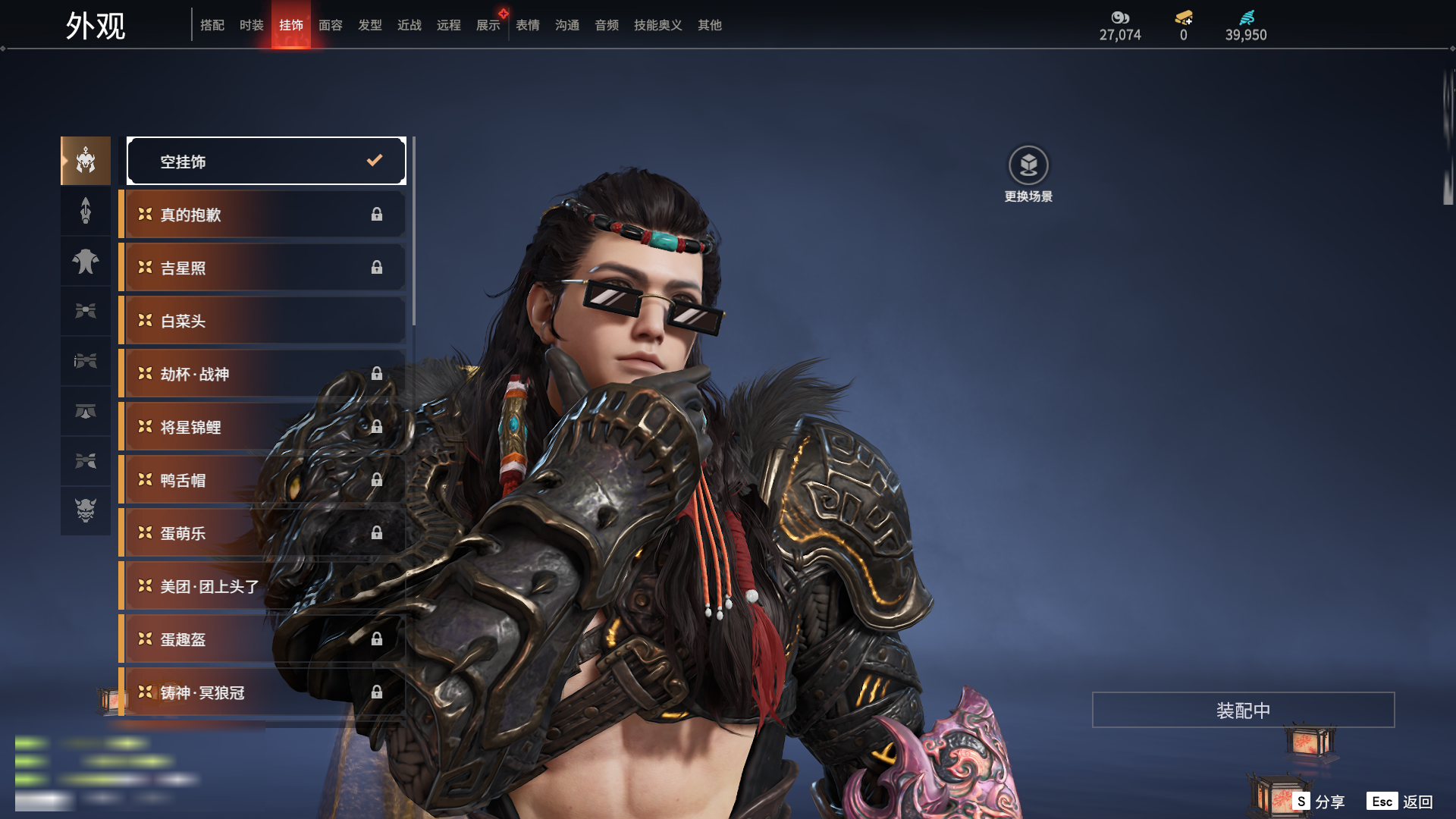Viewport: 1456px width, 819px height.
Task: Pick the 白菜头 accessory
Action: 262,321
